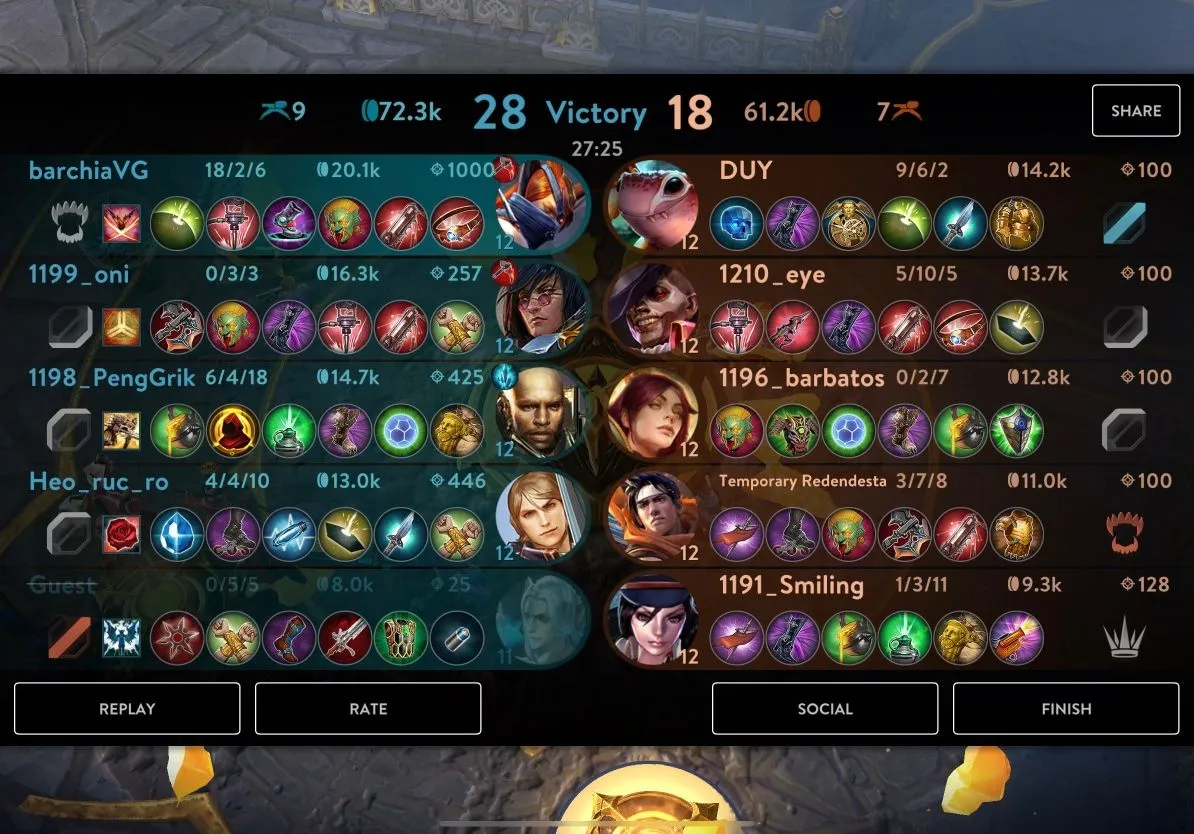The image size is (1194, 834).
Task: Click 1196_barbatos's red-haired hero portrait
Action: (652, 413)
